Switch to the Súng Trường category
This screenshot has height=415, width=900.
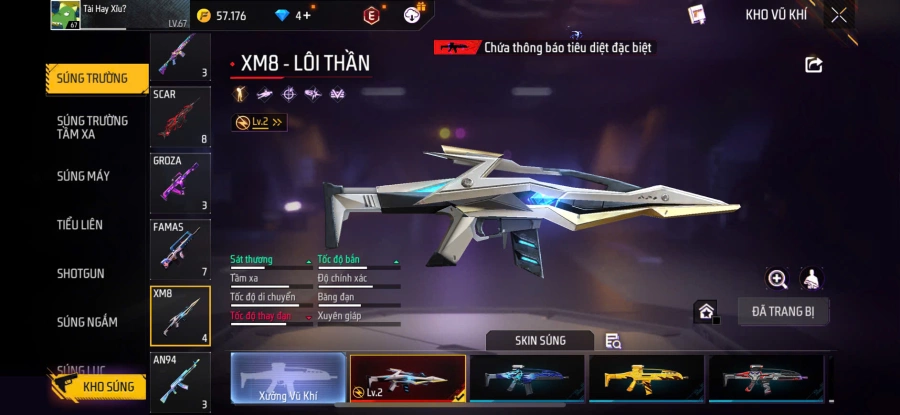(92, 79)
